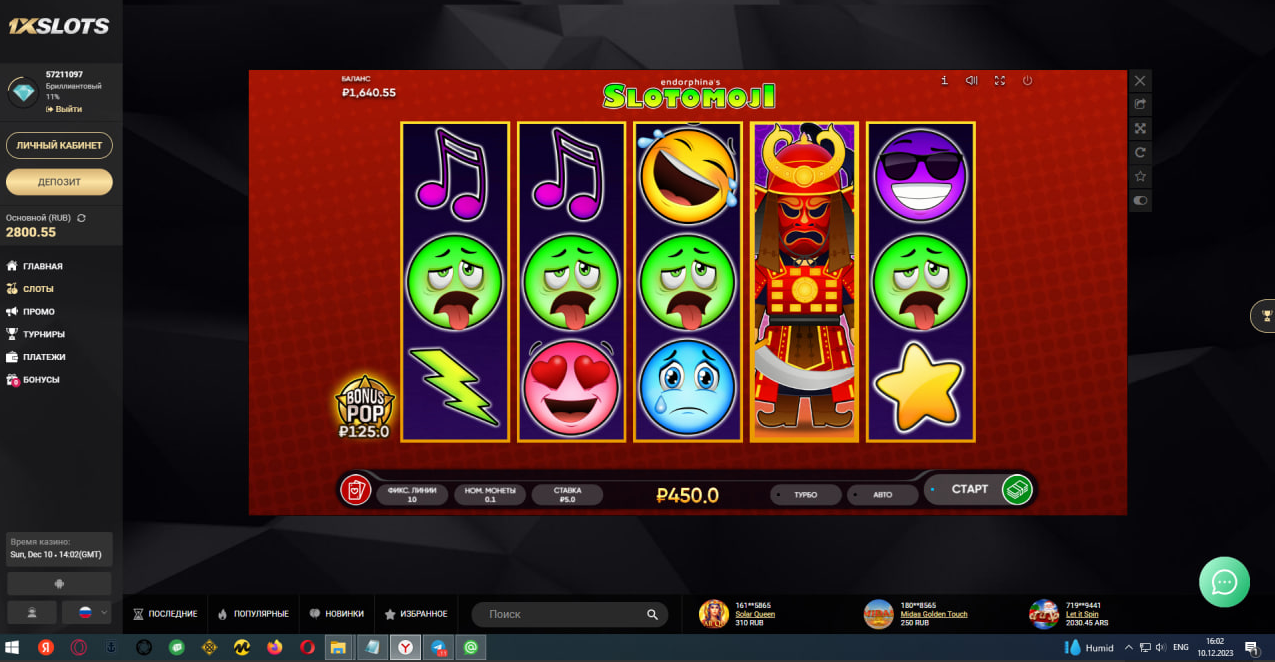Image resolution: width=1275 pixels, height=662 pixels.
Task: Mute the game sound via speaker icon
Action: [971, 81]
